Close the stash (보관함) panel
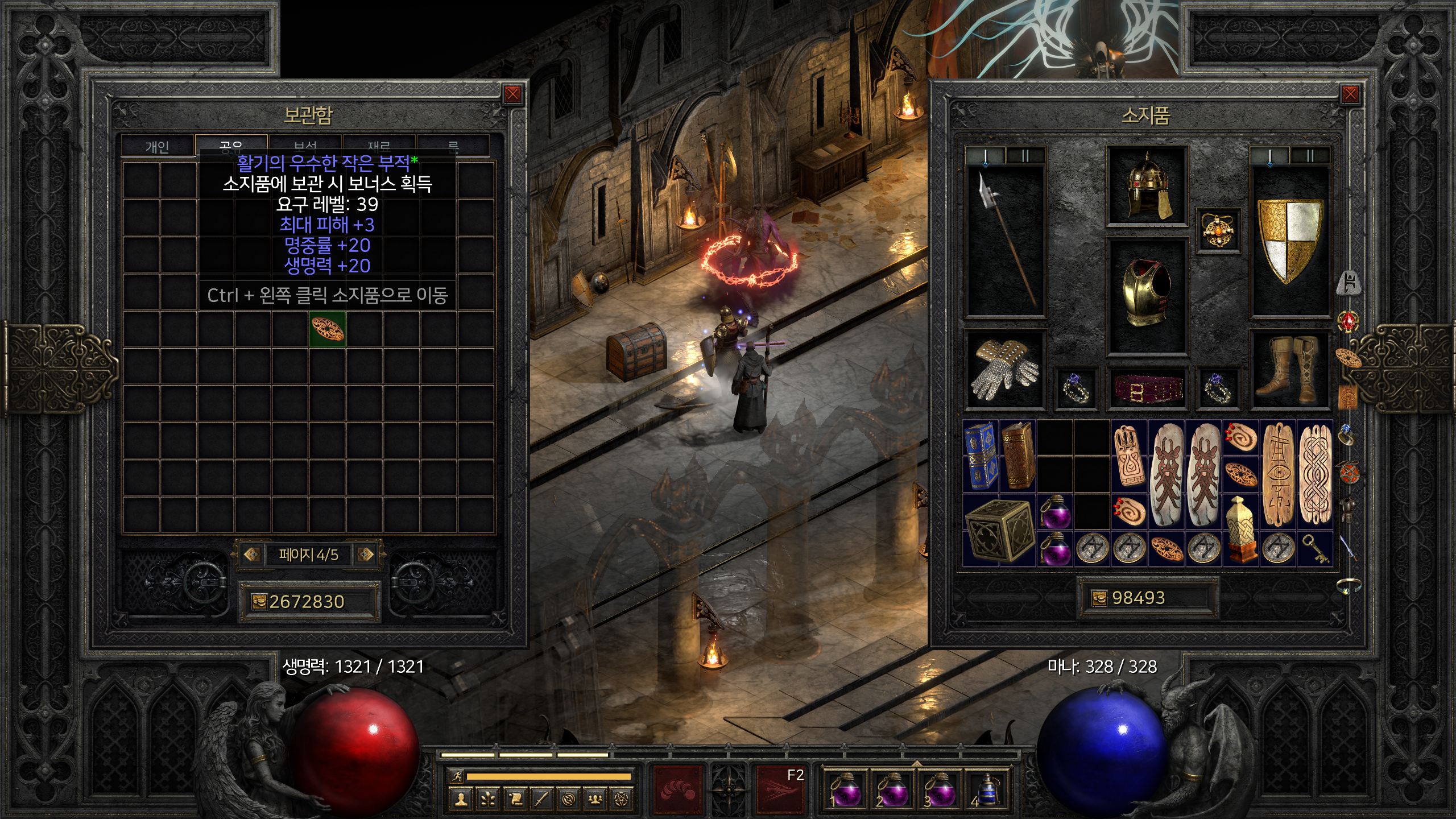1456x819 pixels. (x=512, y=94)
